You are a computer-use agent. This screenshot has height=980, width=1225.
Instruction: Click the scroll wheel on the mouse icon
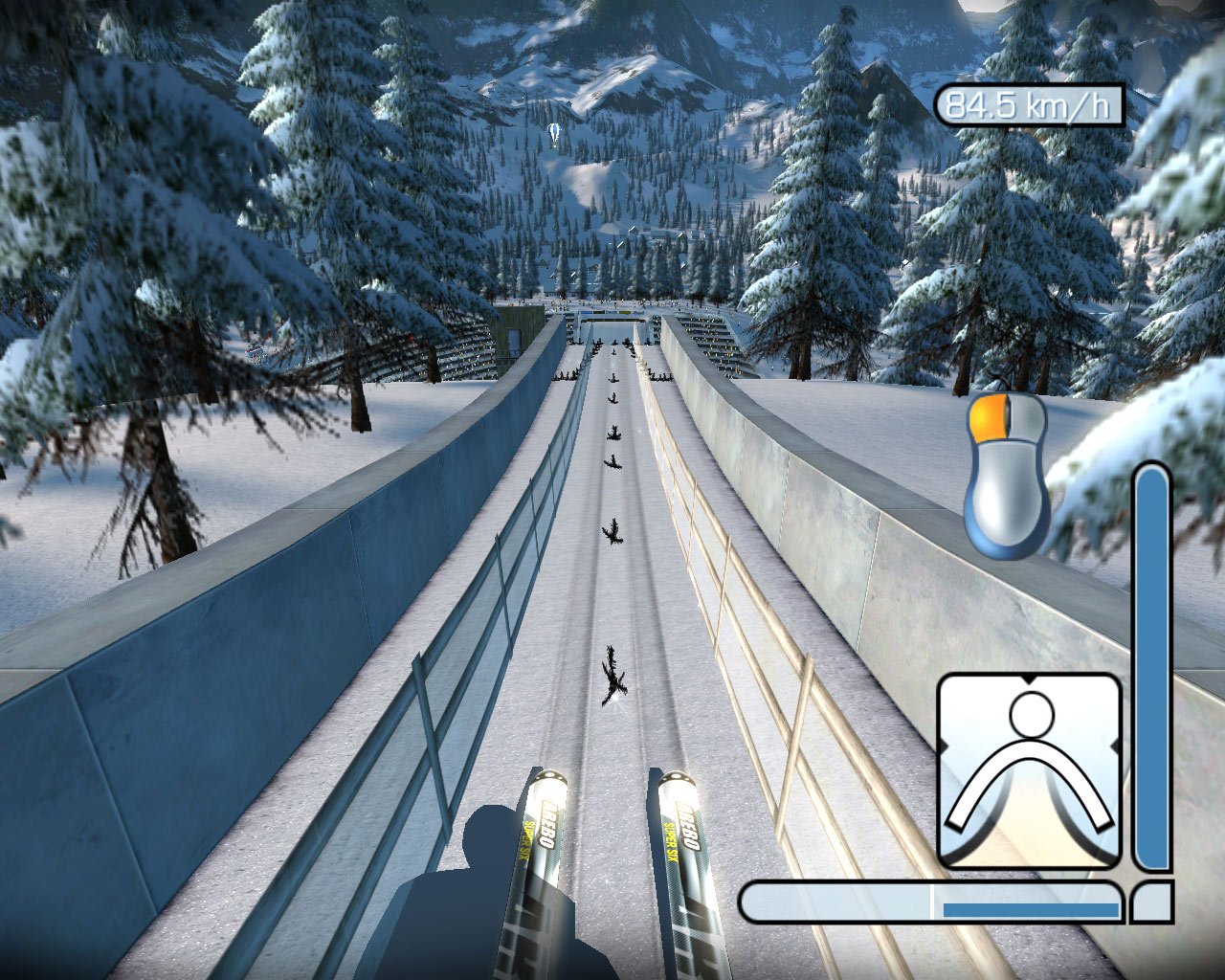point(1008,413)
